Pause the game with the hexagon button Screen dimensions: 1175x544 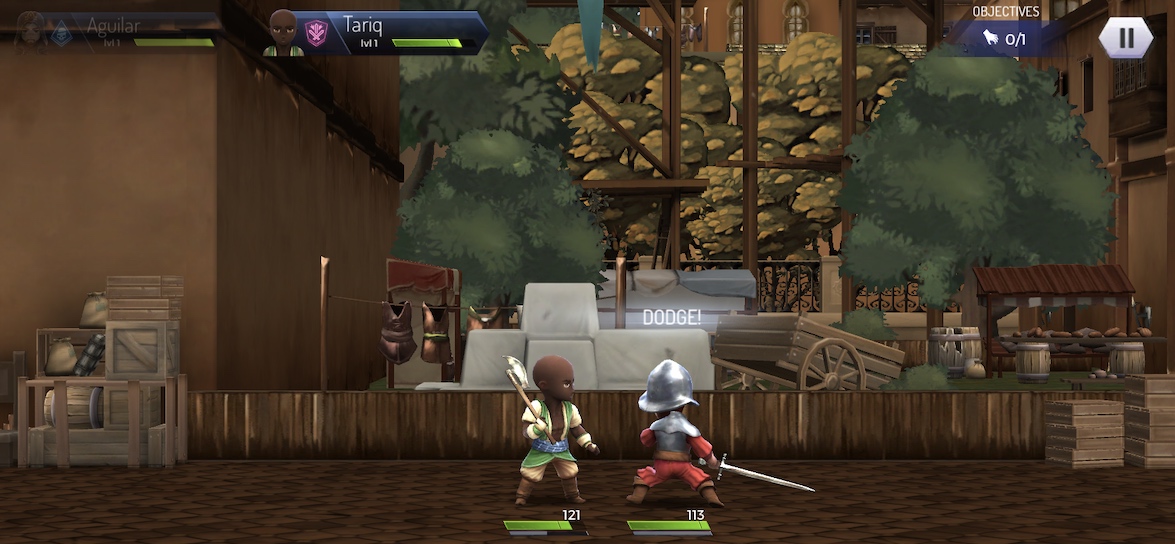(x=1126, y=37)
